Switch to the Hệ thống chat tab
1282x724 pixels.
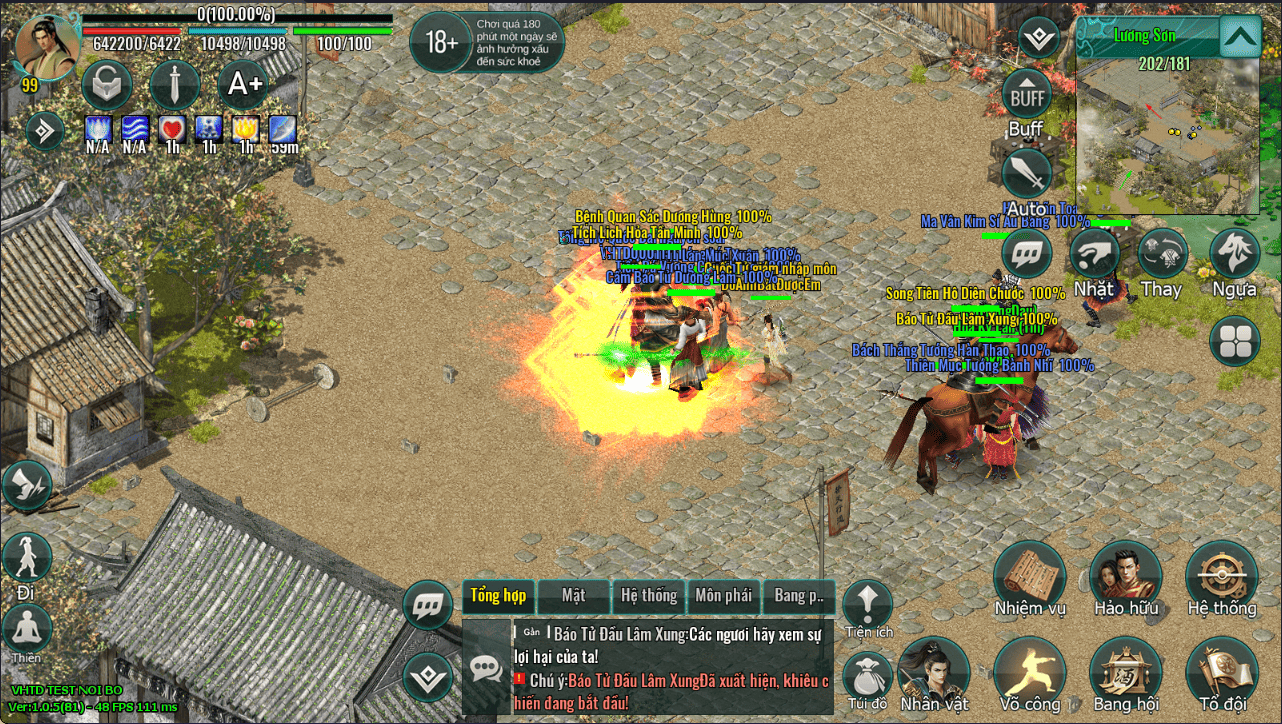pyautogui.click(x=648, y=596)
